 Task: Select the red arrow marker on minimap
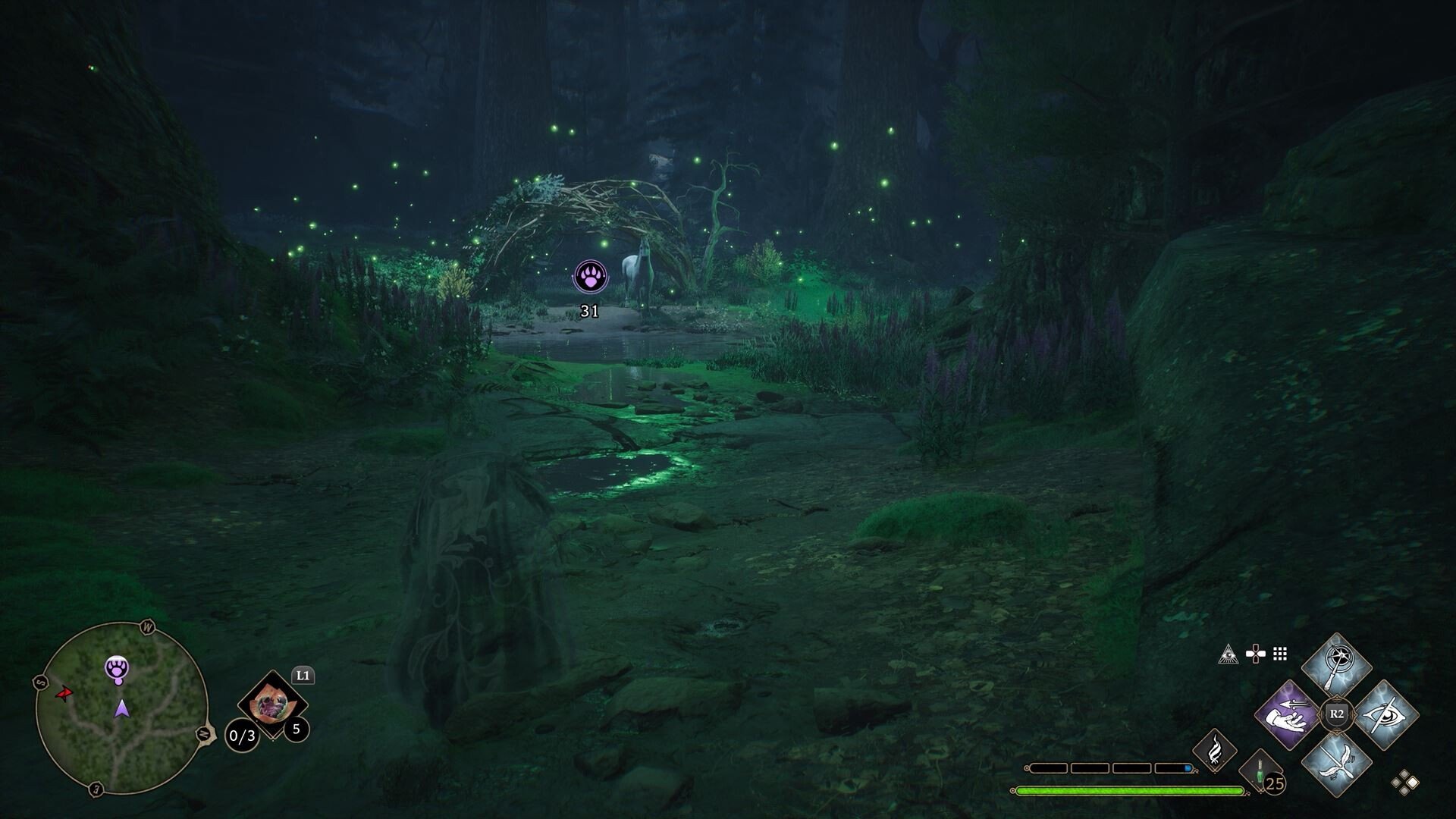pos(65,693)
